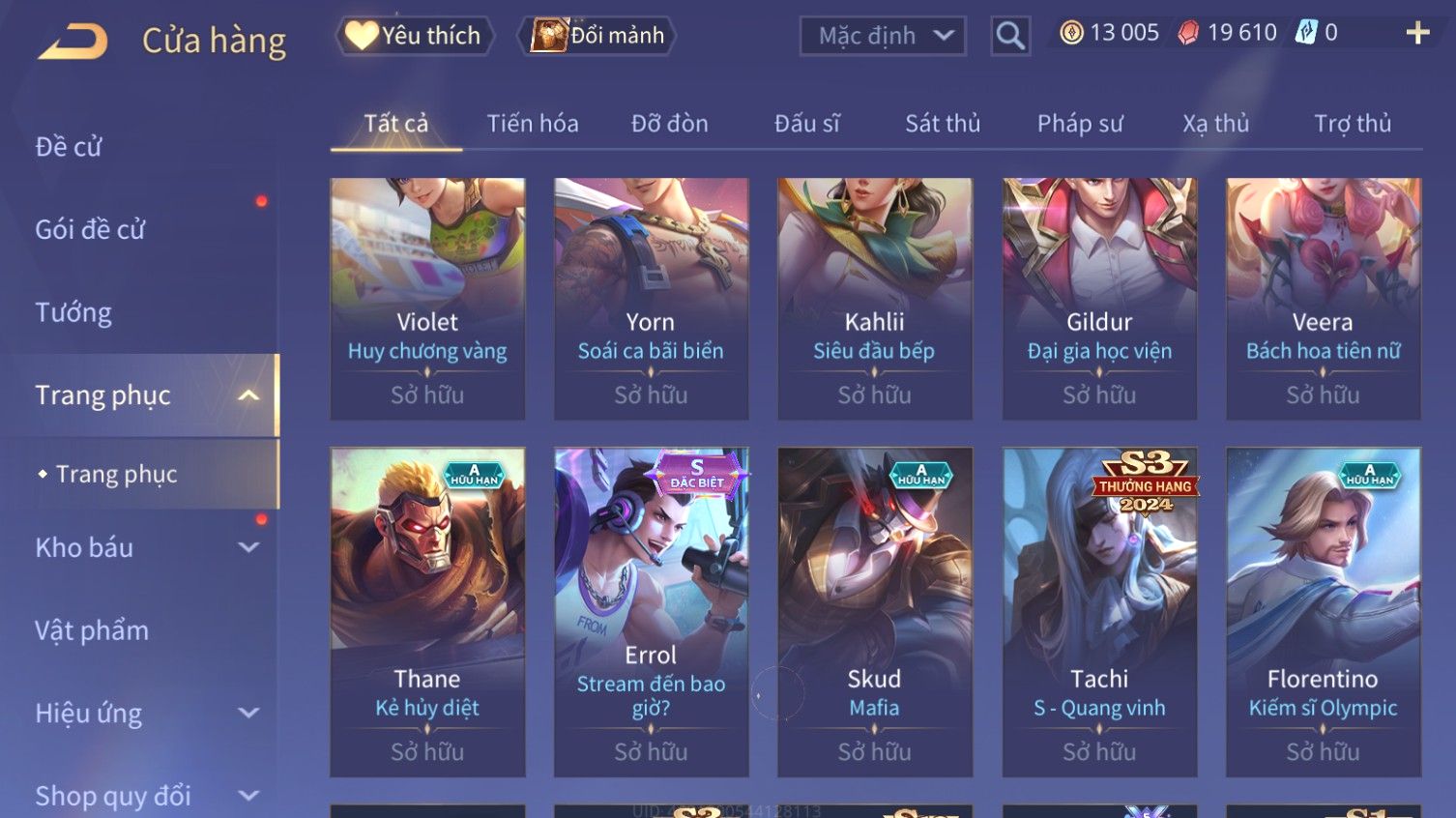The image size is (1456, 818).
Task: Choose the Yorn Soái ca bãi biển card
Action: point(651,298)
